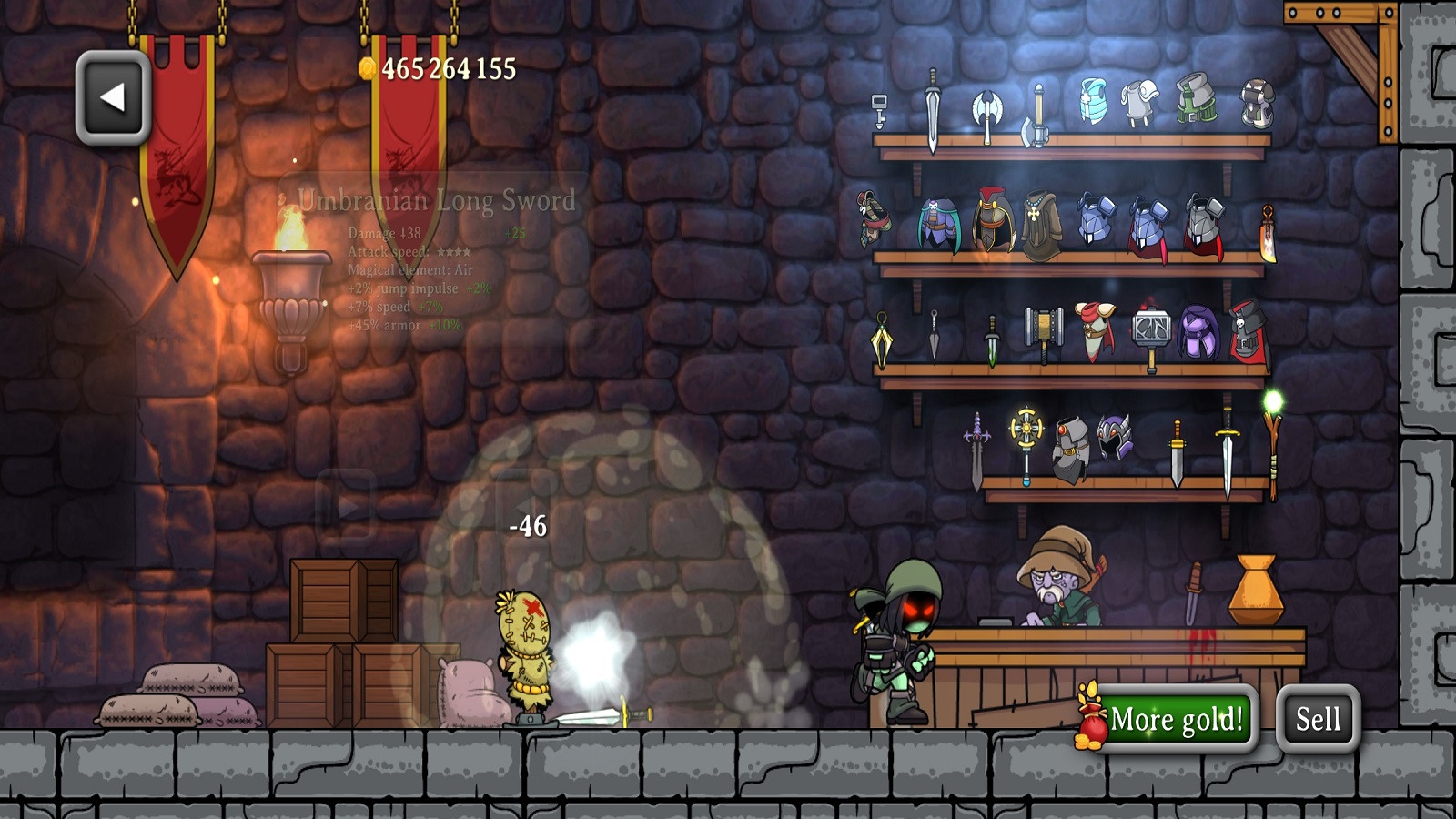Screen dimensions: 1456x819
Task: Select the teal-caped skull robe
Action: pyautogui.click(x=937, y=225)
